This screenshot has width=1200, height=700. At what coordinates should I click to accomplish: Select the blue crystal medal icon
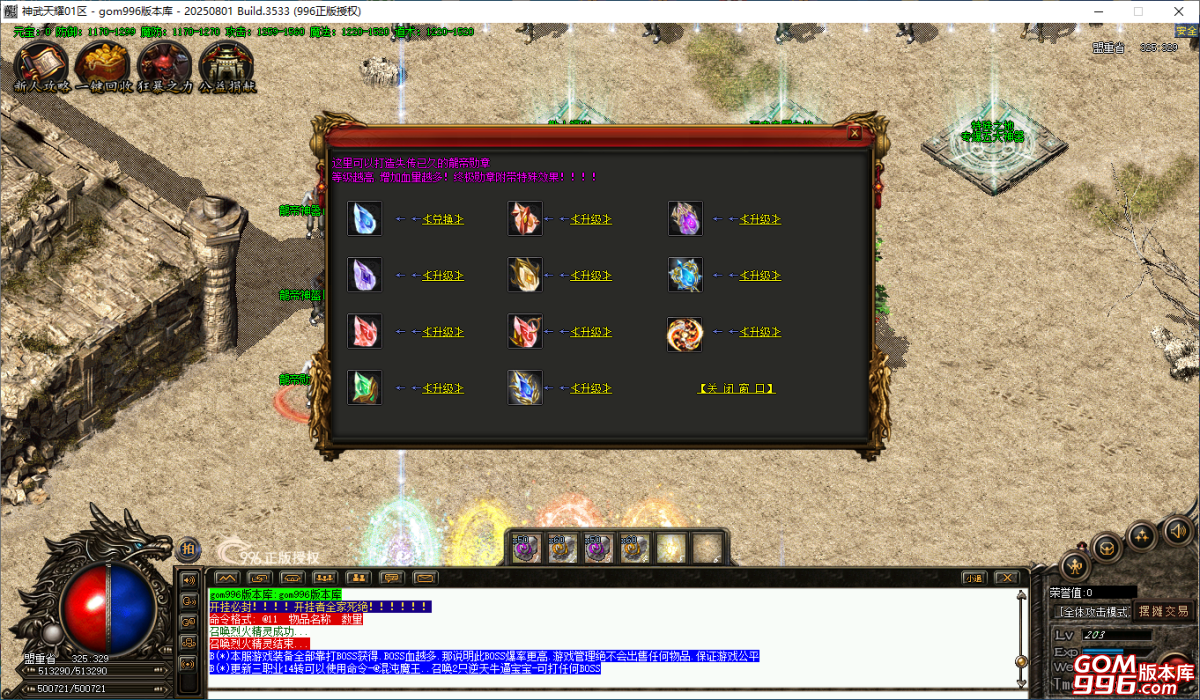(x=364, y=218)
